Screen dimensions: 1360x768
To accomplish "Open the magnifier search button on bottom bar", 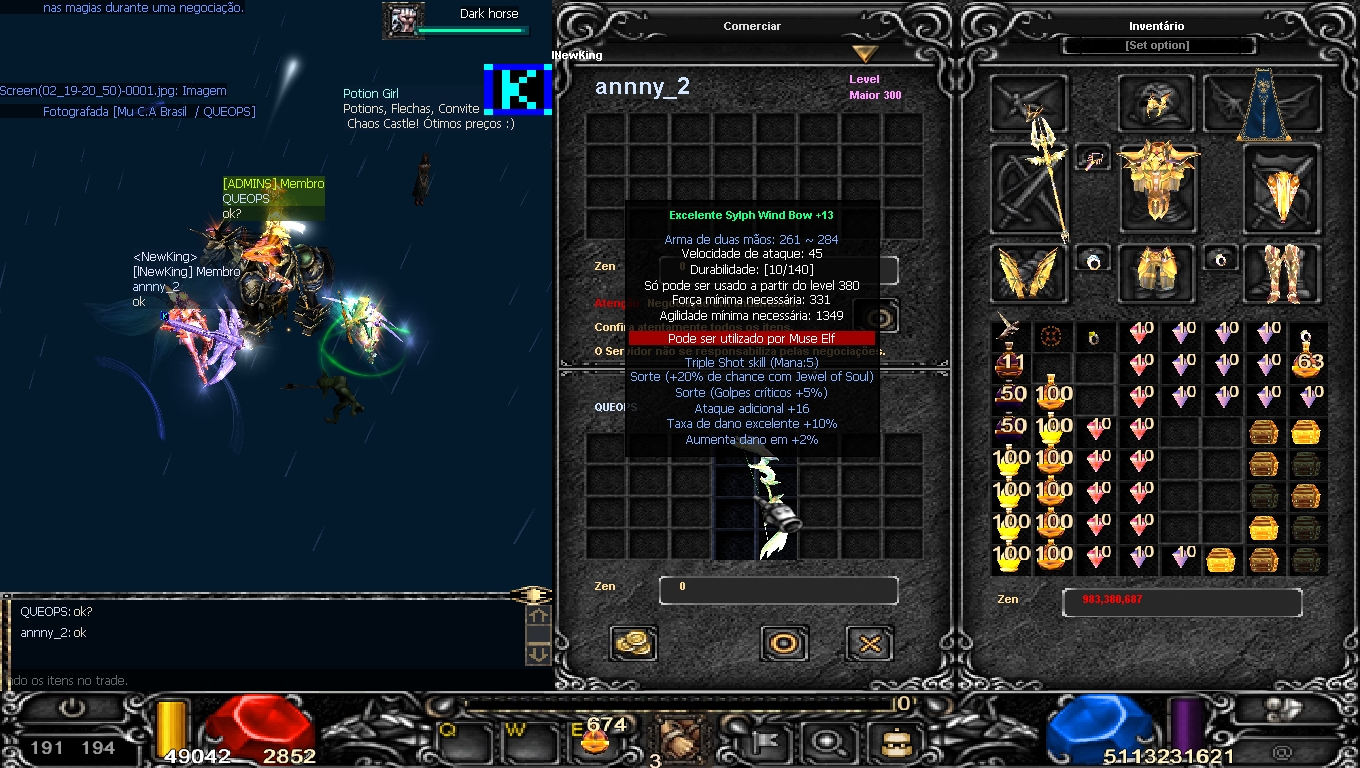I will tap(828, 742).
